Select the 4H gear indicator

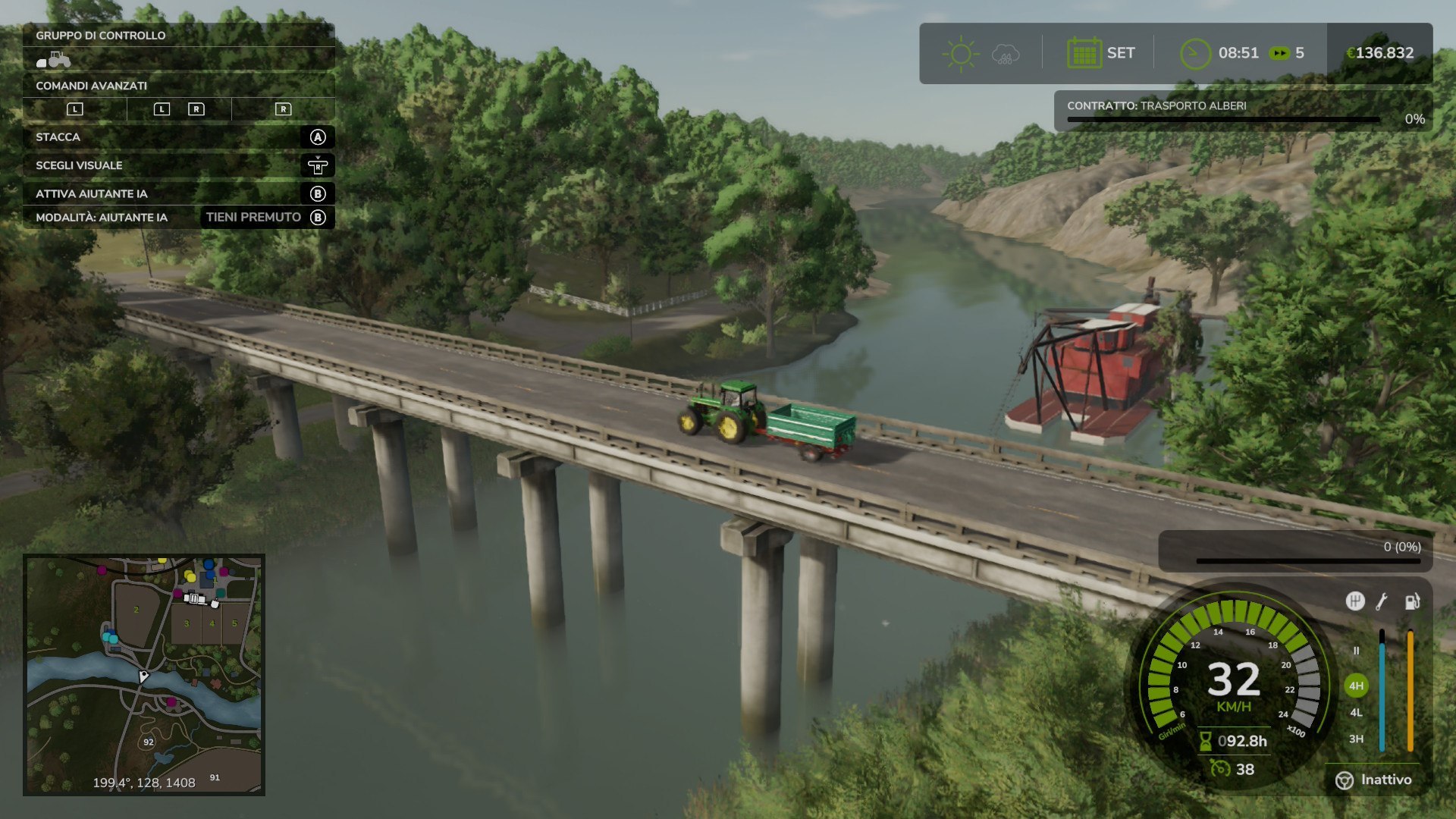(x=1356, y=686)
